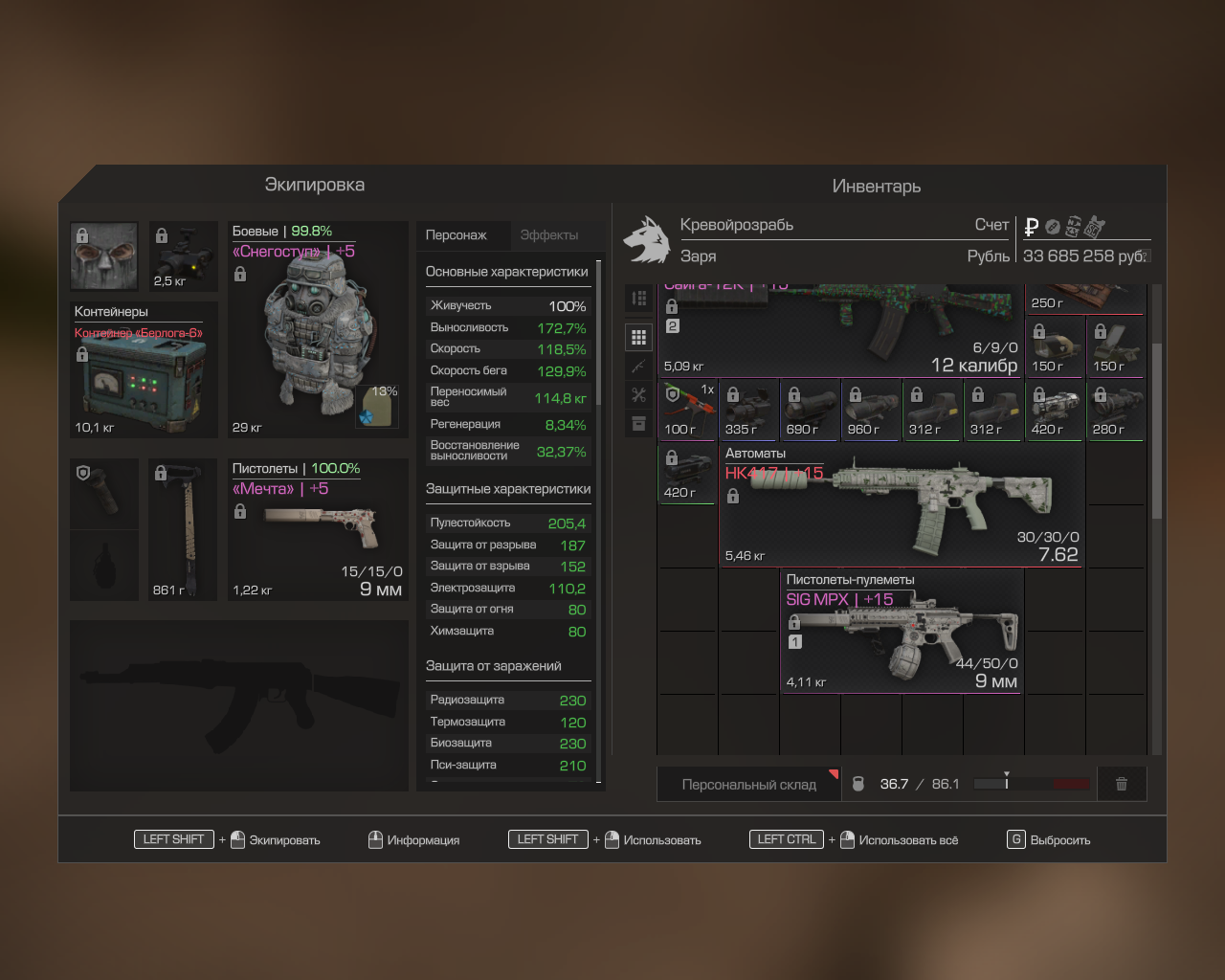1225x980 pixels.
Task: Select the 960 г scope item
Action: [x=871, y=410]
